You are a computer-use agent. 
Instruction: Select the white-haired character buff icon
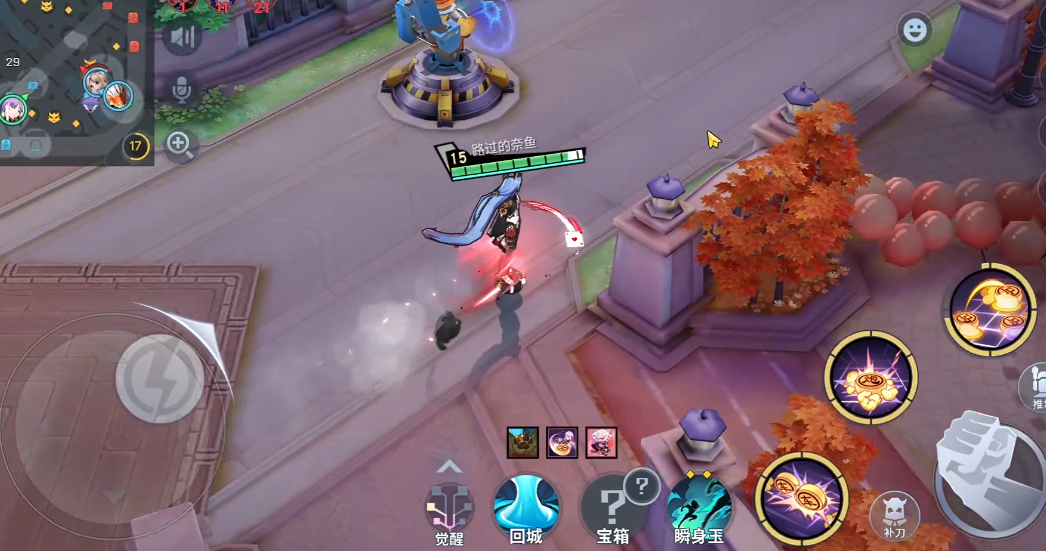pos(602,442)
